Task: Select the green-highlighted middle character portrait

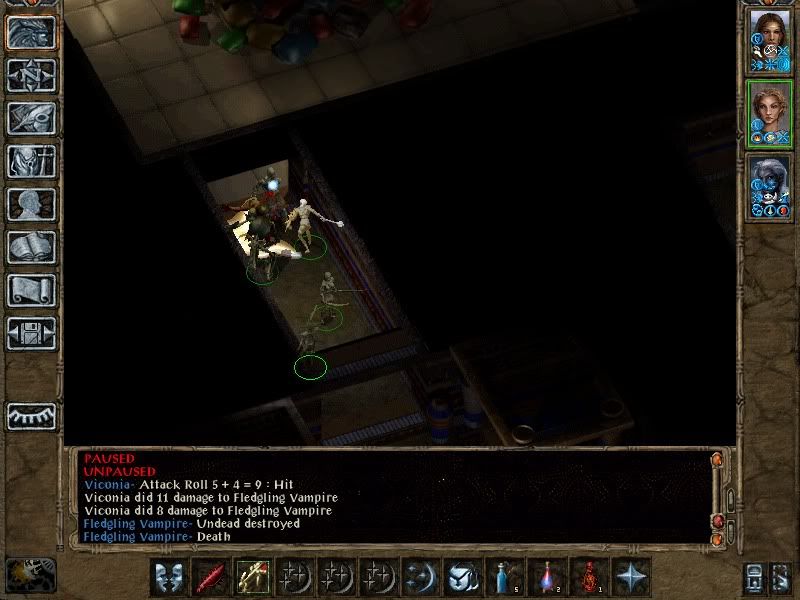Action: 769,113
